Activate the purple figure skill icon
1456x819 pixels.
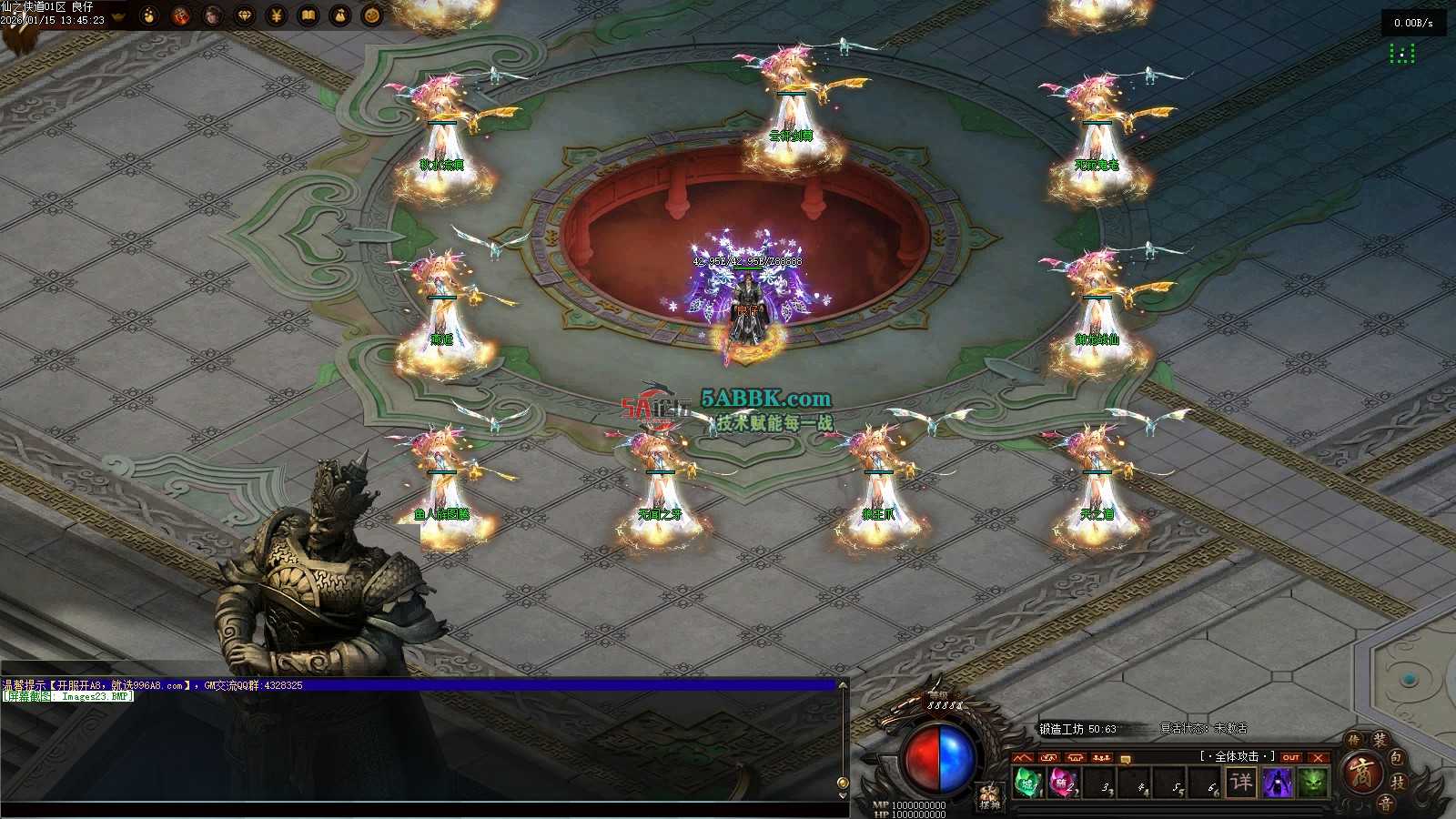tap(1278, 782)
